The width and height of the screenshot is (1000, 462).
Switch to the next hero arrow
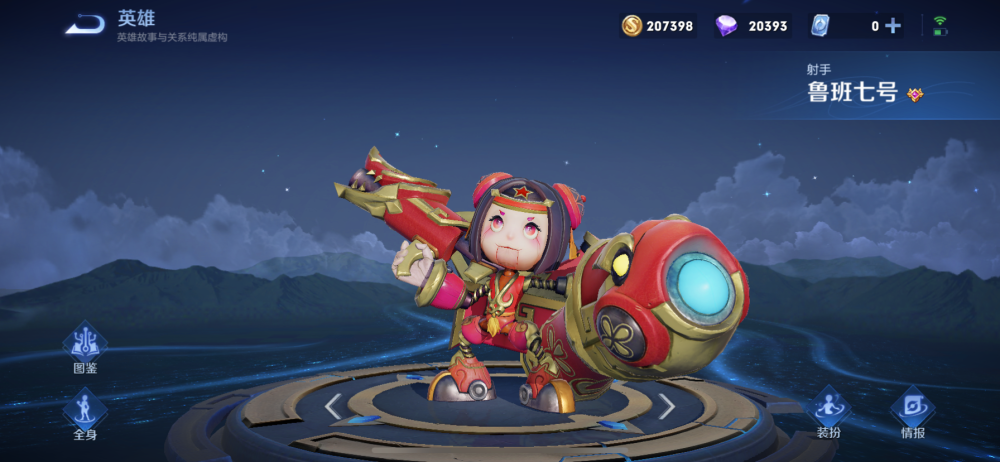click(666, 405)
